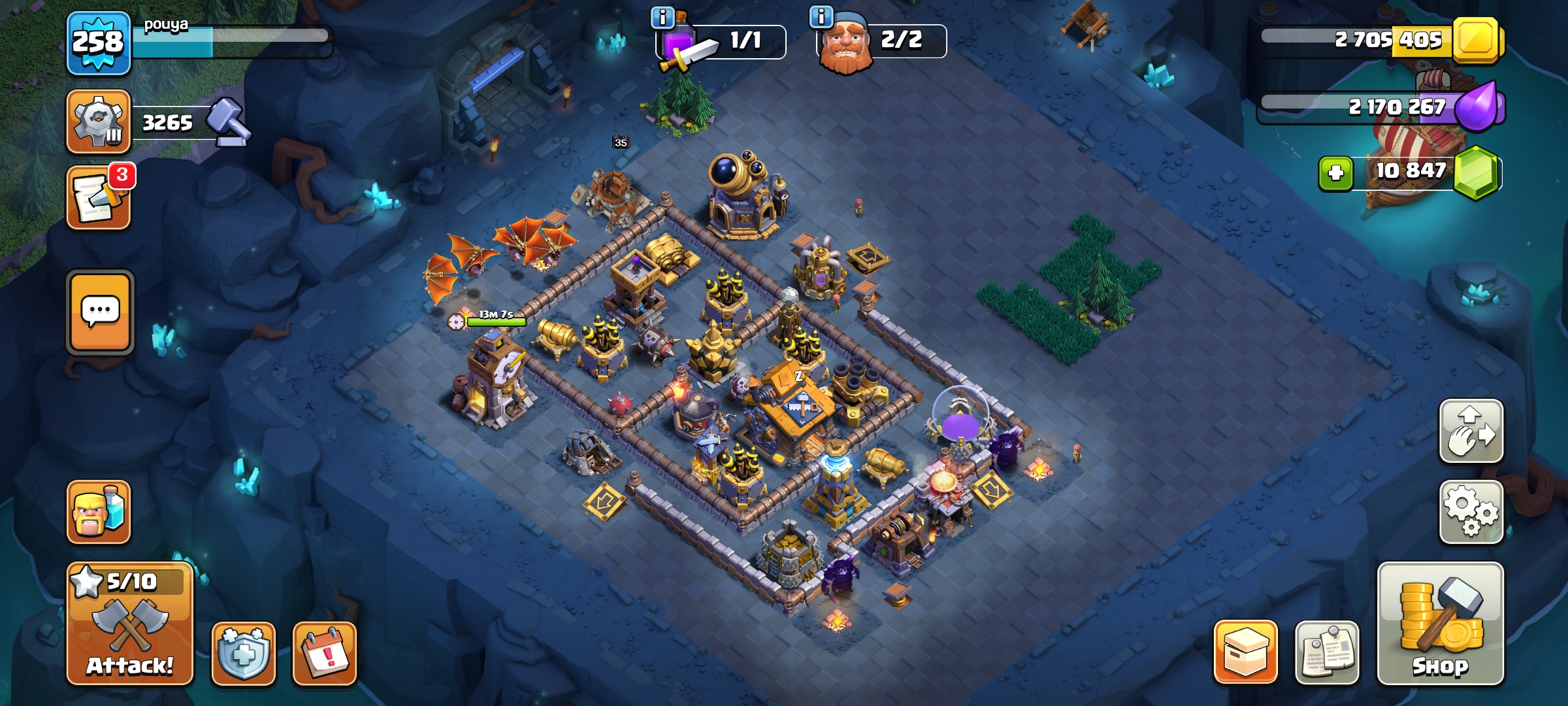The image size is (1568, 706).
Task: Open the settings gears button
Action: click(1471, 512)
